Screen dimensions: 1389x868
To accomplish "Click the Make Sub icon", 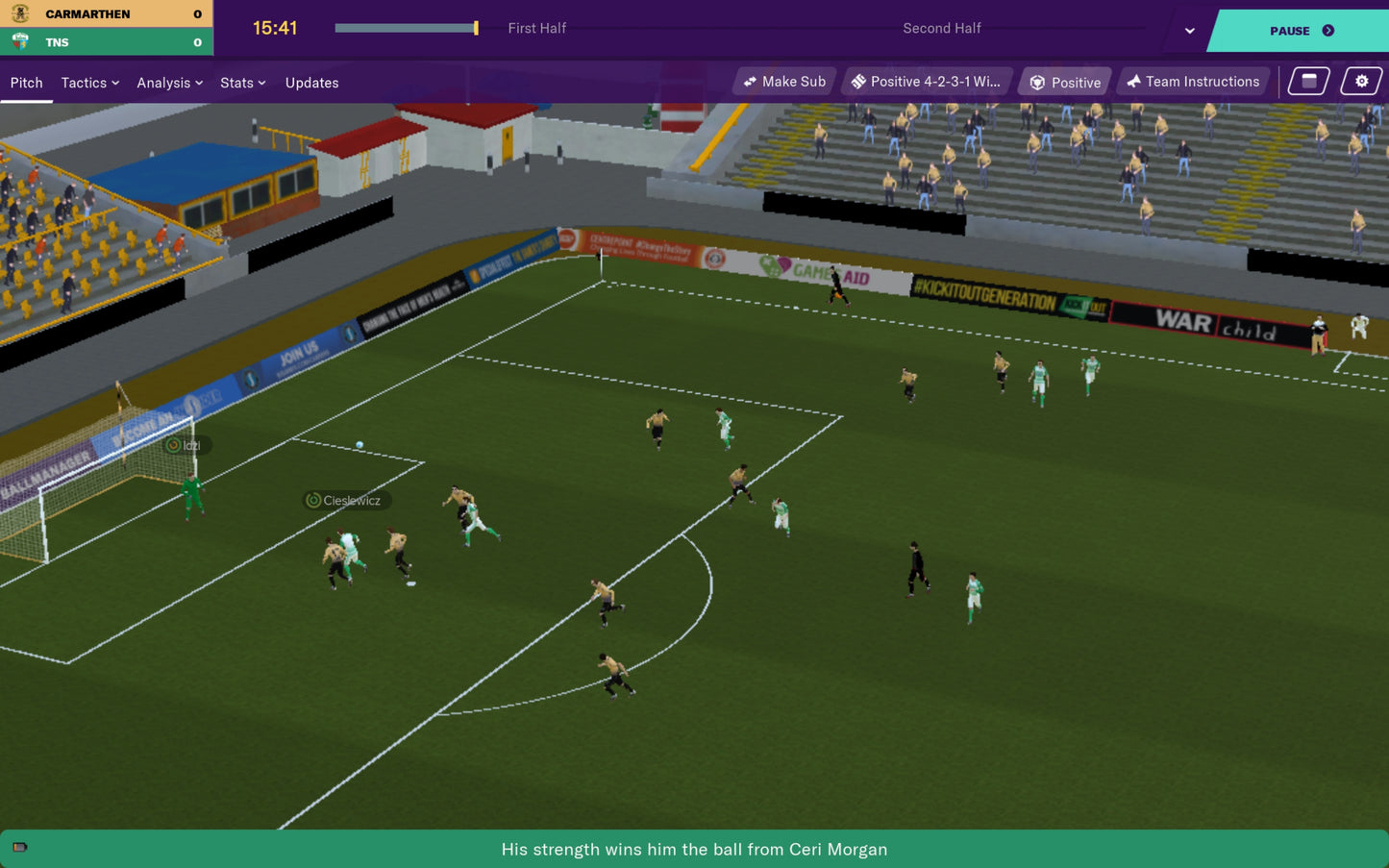I will pyautogui.click(x=752, y=81).
